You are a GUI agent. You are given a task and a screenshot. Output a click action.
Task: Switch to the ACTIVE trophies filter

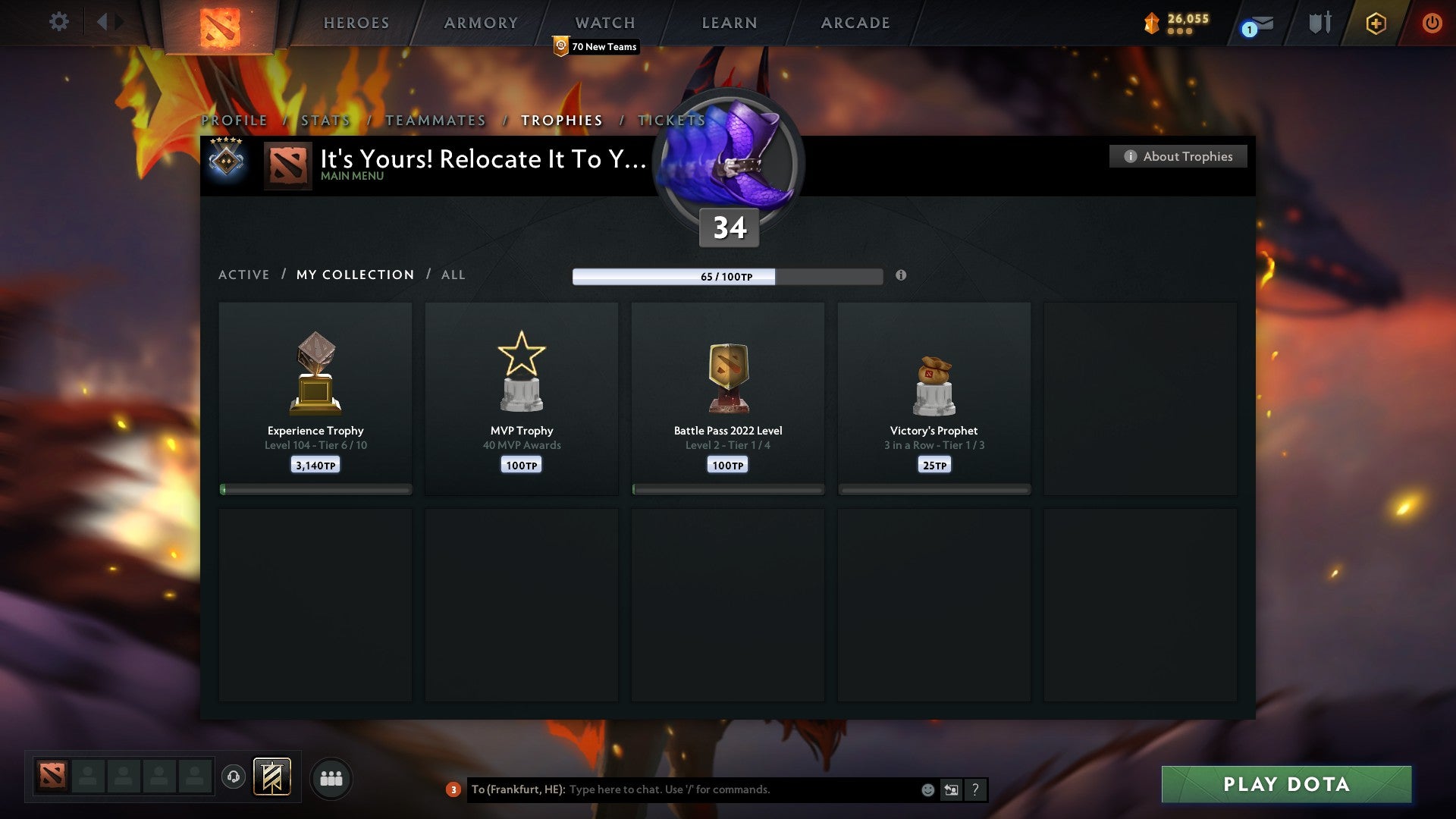point(244,275)
